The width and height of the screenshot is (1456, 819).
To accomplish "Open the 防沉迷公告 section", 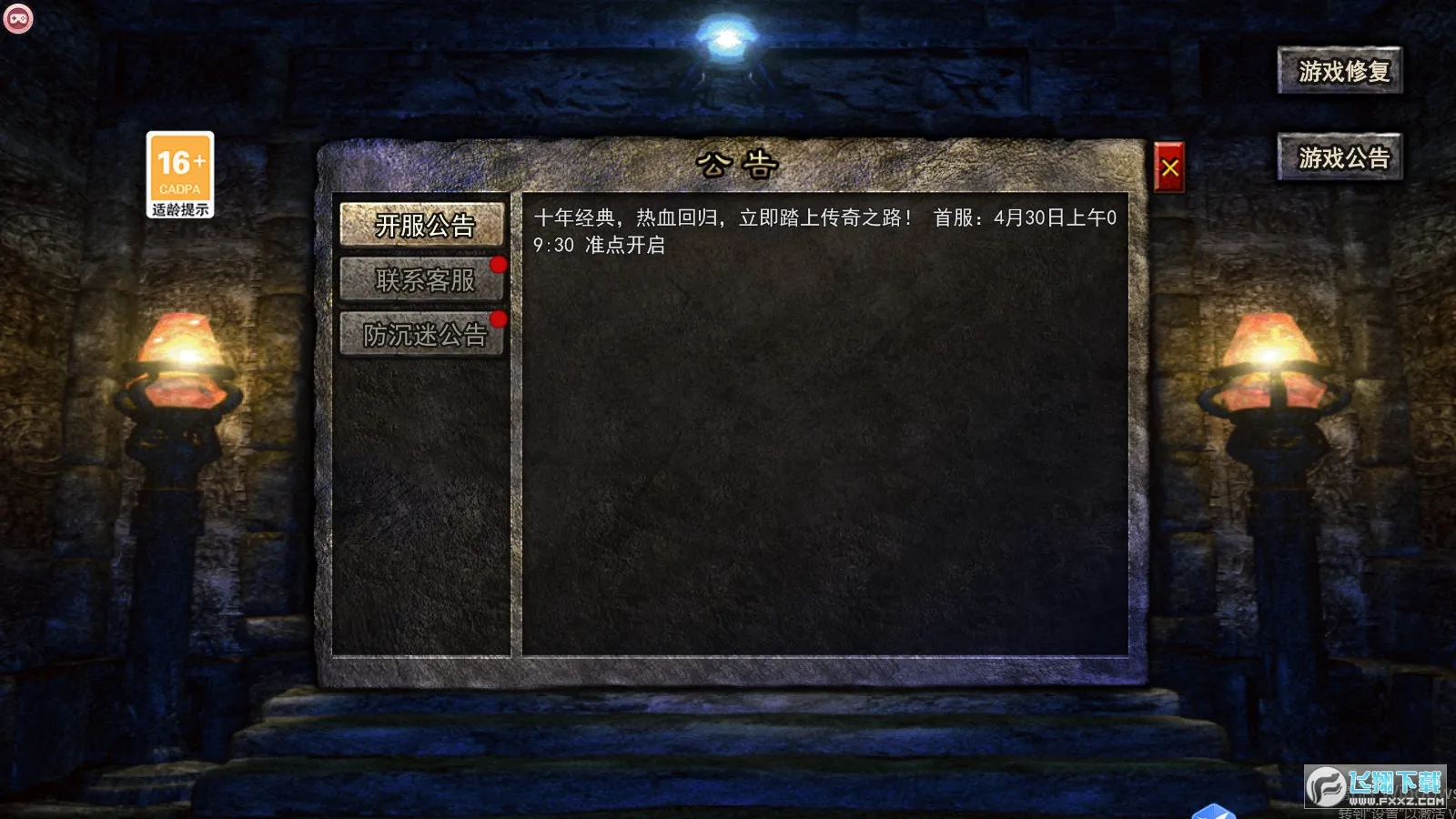I will point(424,335).
